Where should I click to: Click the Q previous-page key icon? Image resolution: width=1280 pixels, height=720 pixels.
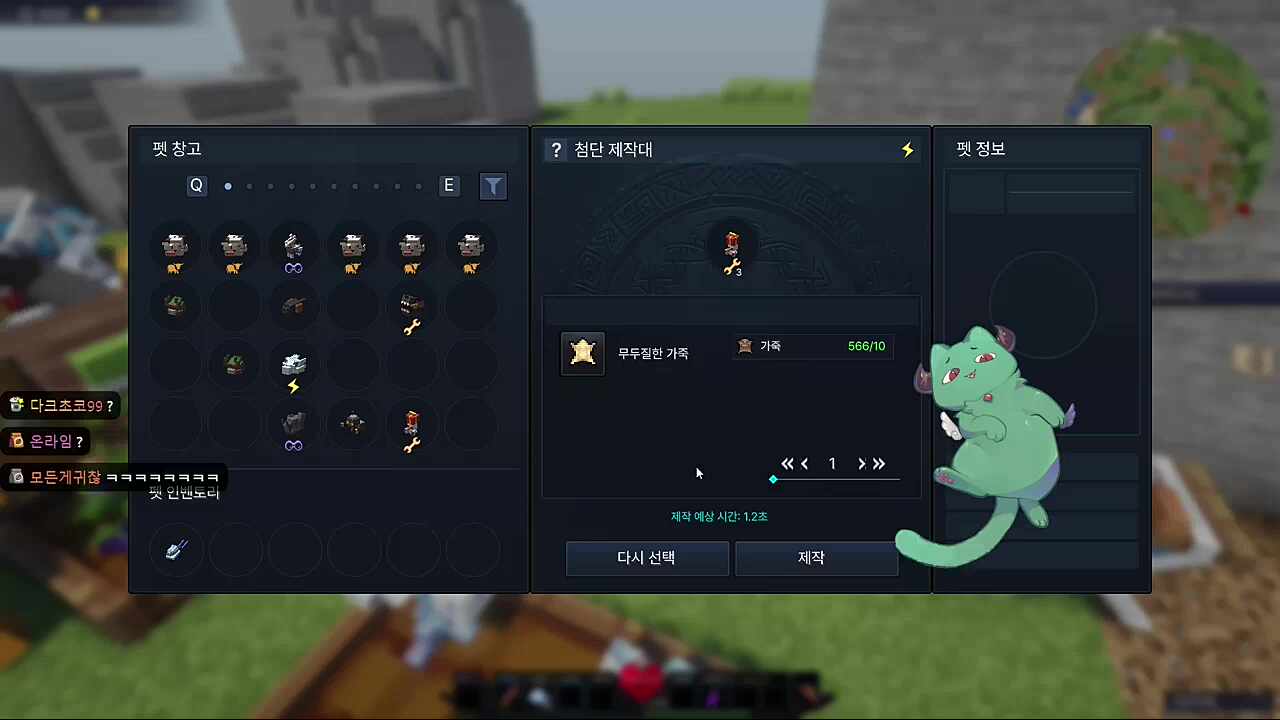point(196,185)
